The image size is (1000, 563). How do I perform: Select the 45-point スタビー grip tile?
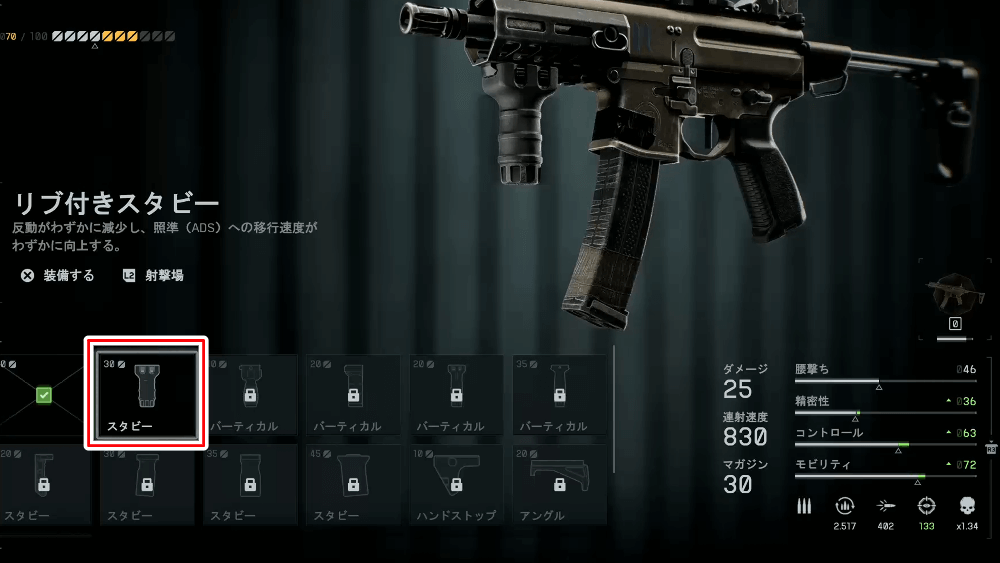click(353, 484)
